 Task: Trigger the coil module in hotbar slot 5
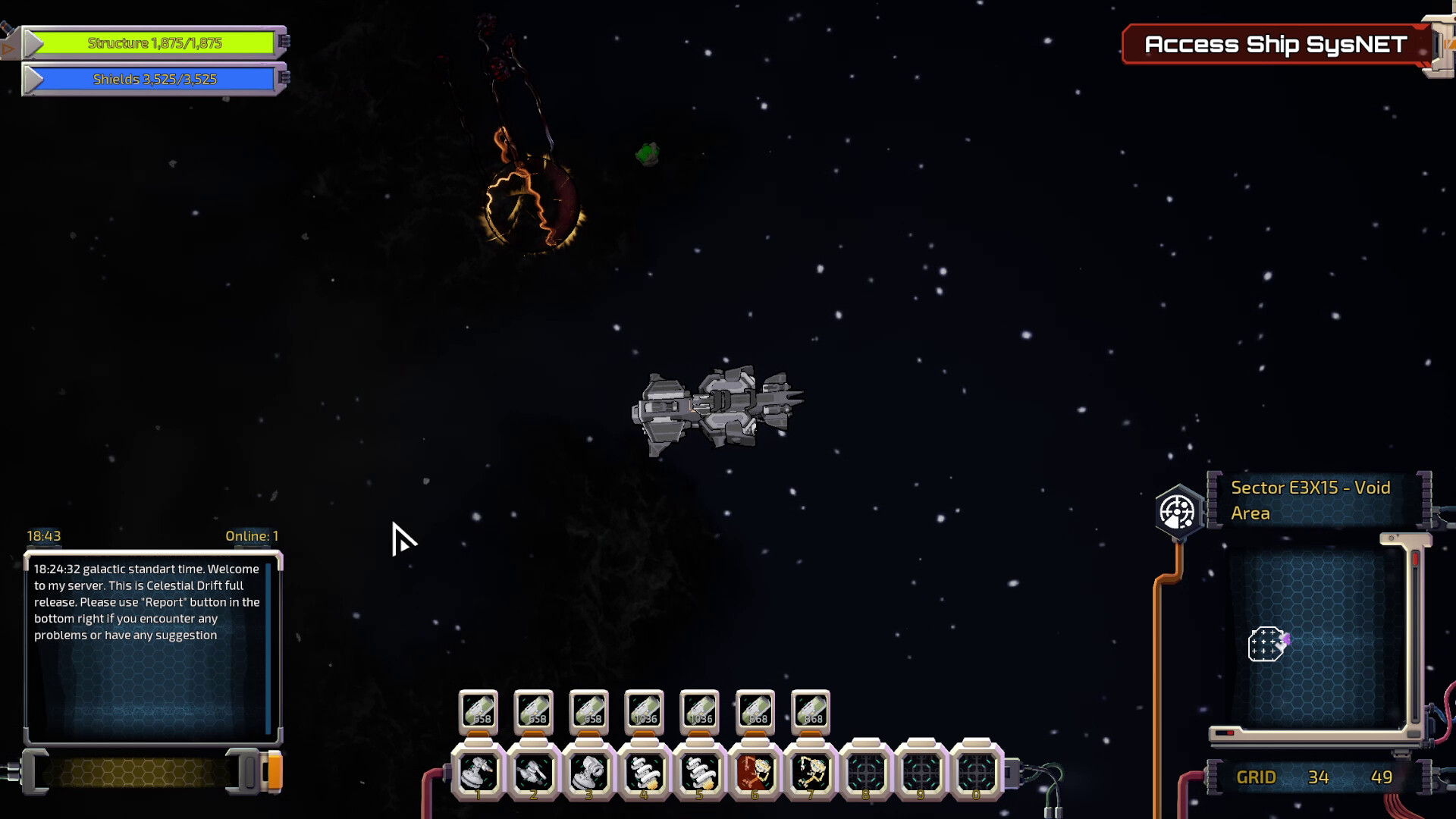(700, 772)
